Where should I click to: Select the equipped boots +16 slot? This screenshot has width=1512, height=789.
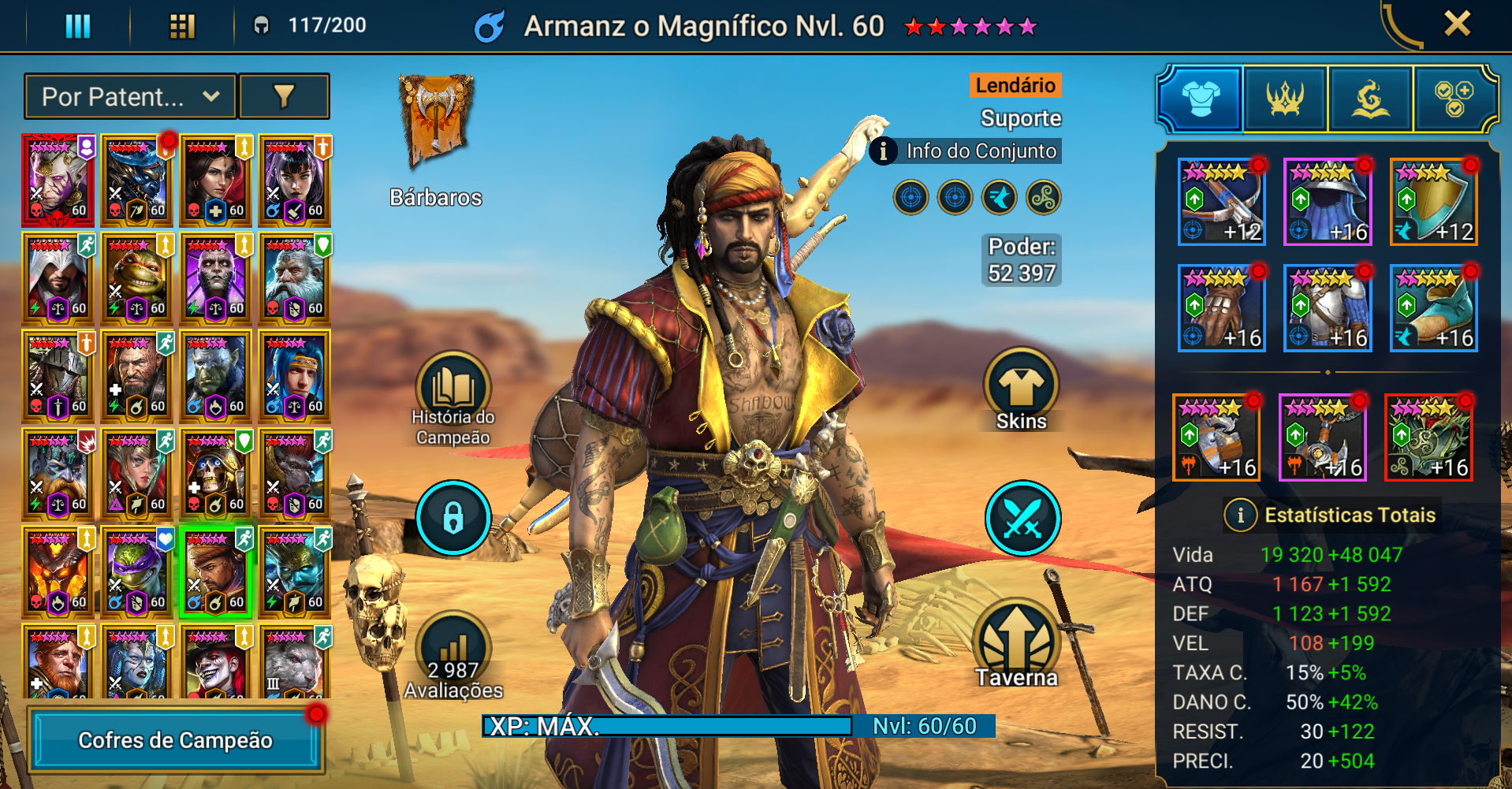[1433, 308]
